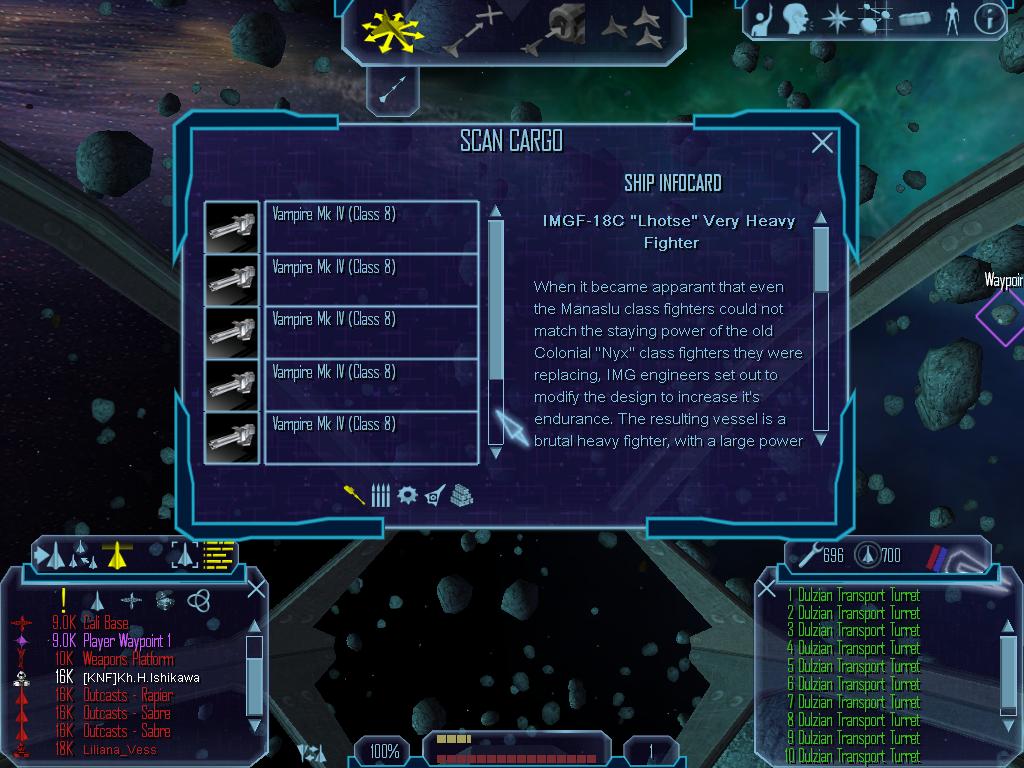The height and width of the screenshot is (768, 1024).
Task: Select the yellow Free Flight maneuver icon
Action: coord(392,31)
